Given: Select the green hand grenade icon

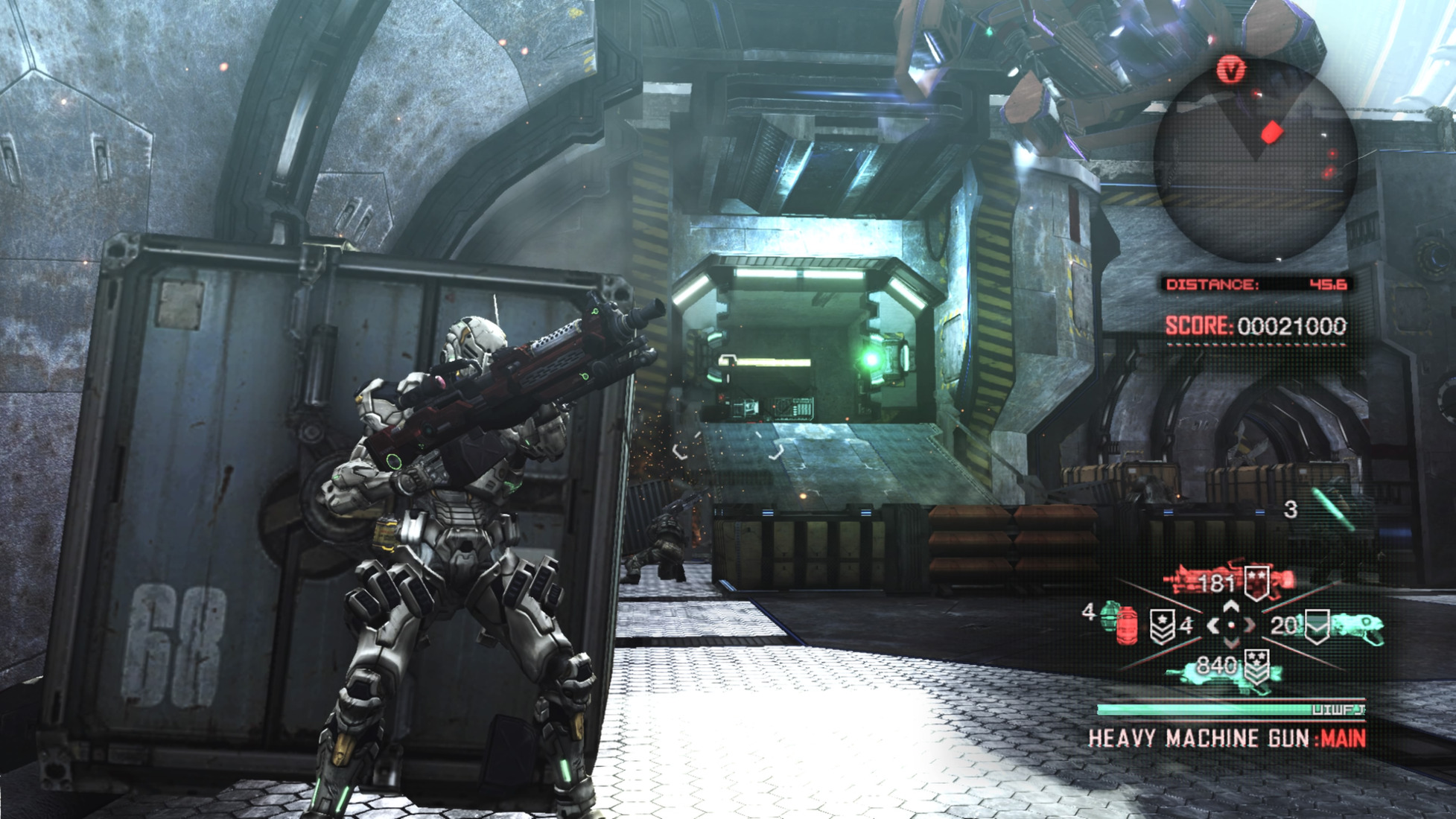Looking at the screenshot, I should (x=1110, y=614).
